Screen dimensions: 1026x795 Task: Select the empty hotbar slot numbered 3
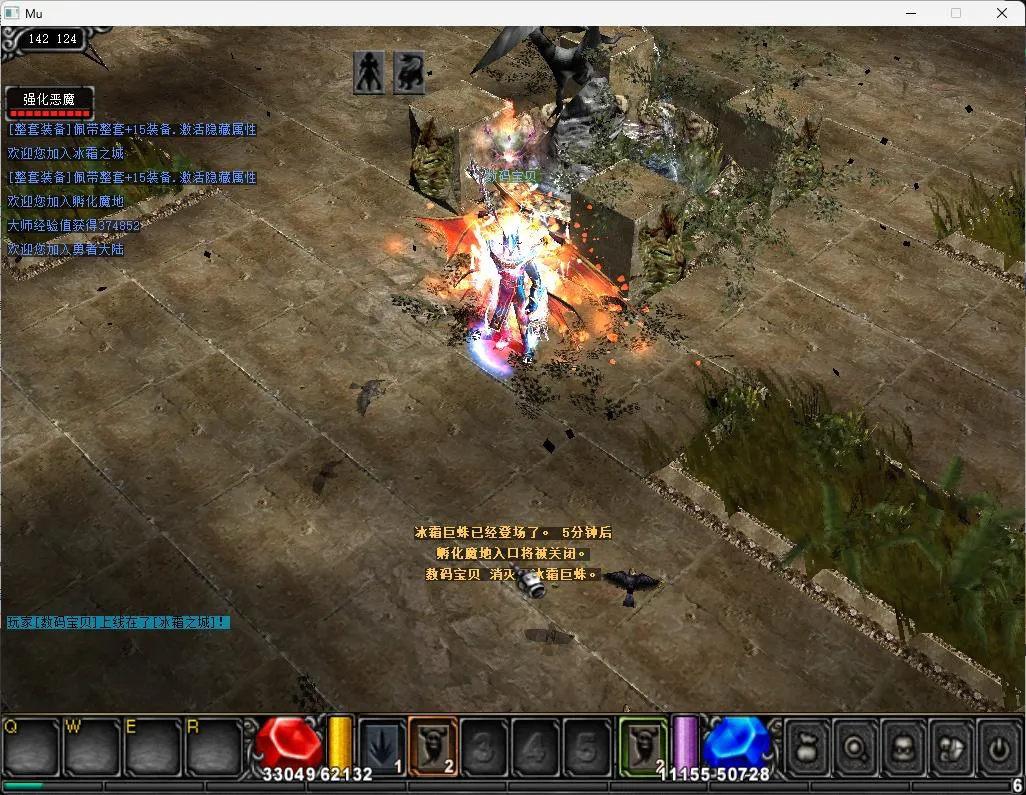coord(485,746)
